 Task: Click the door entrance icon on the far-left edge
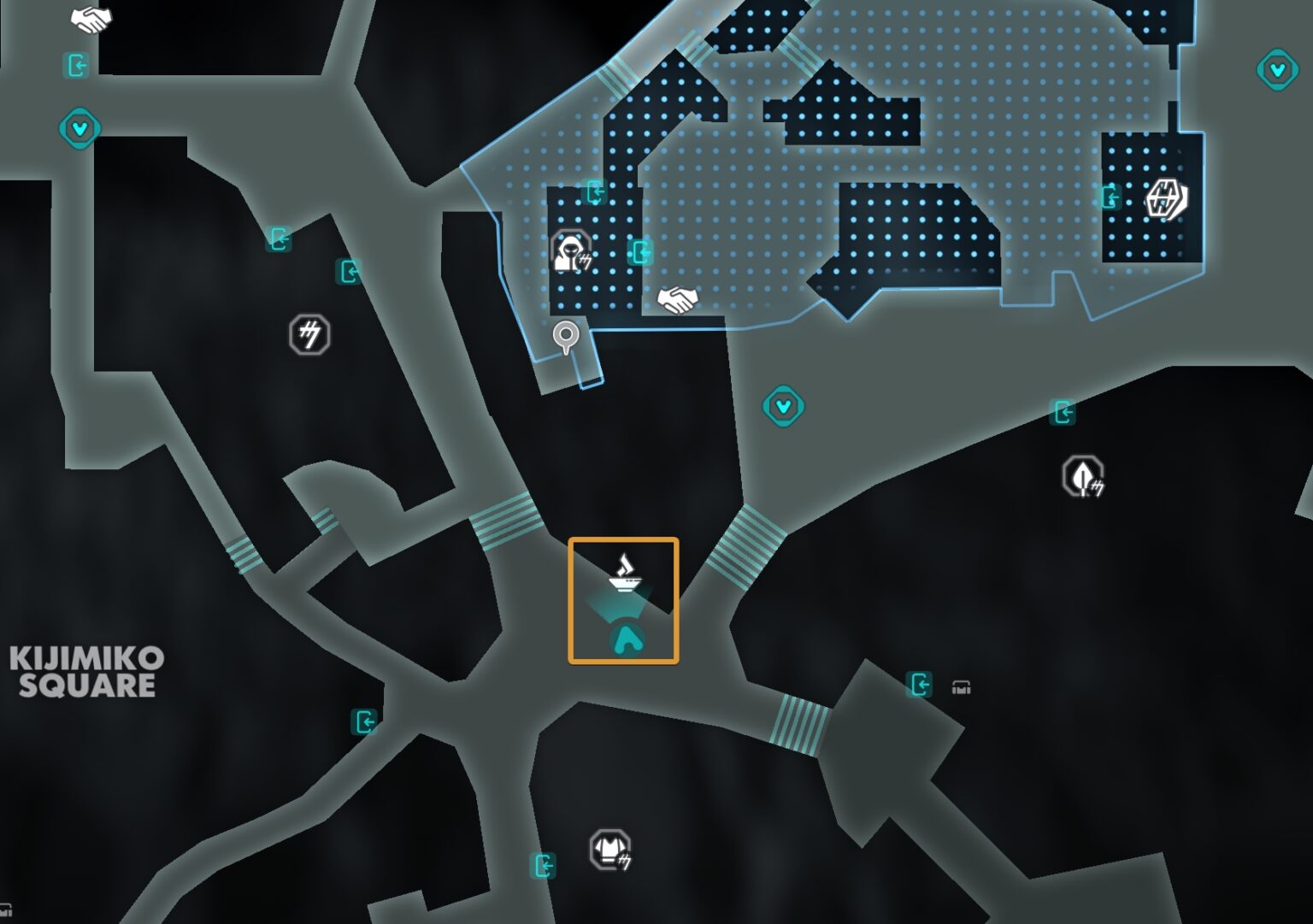[75, 64]
